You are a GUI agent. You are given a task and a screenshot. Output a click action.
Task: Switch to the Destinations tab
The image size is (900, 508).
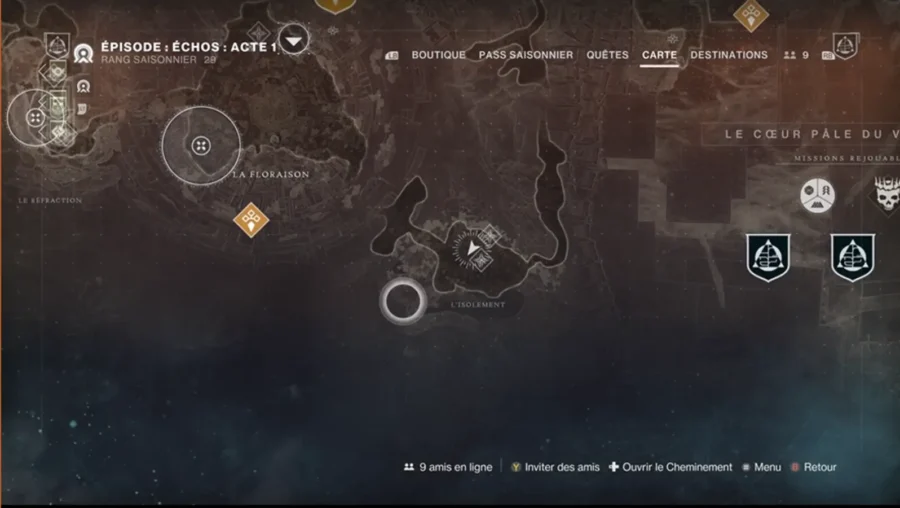[729, 55]
